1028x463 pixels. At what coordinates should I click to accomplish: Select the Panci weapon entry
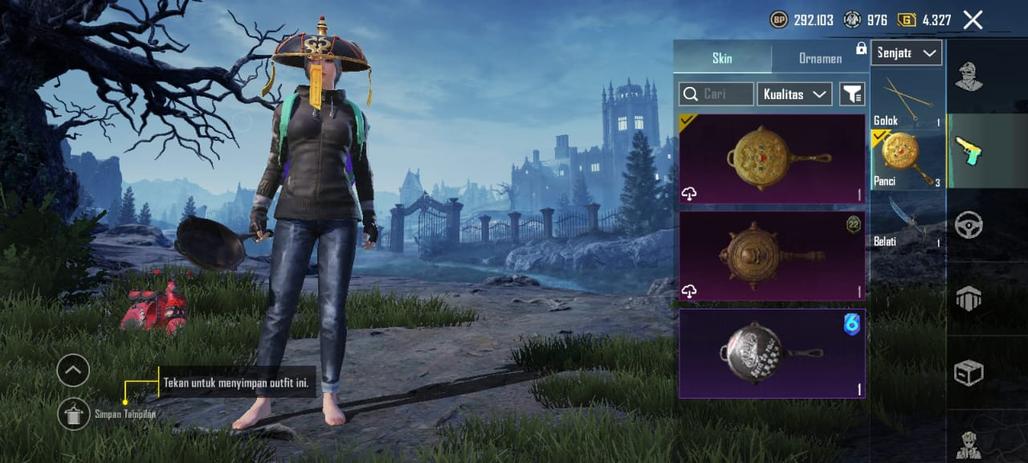(x=907, y=159)
